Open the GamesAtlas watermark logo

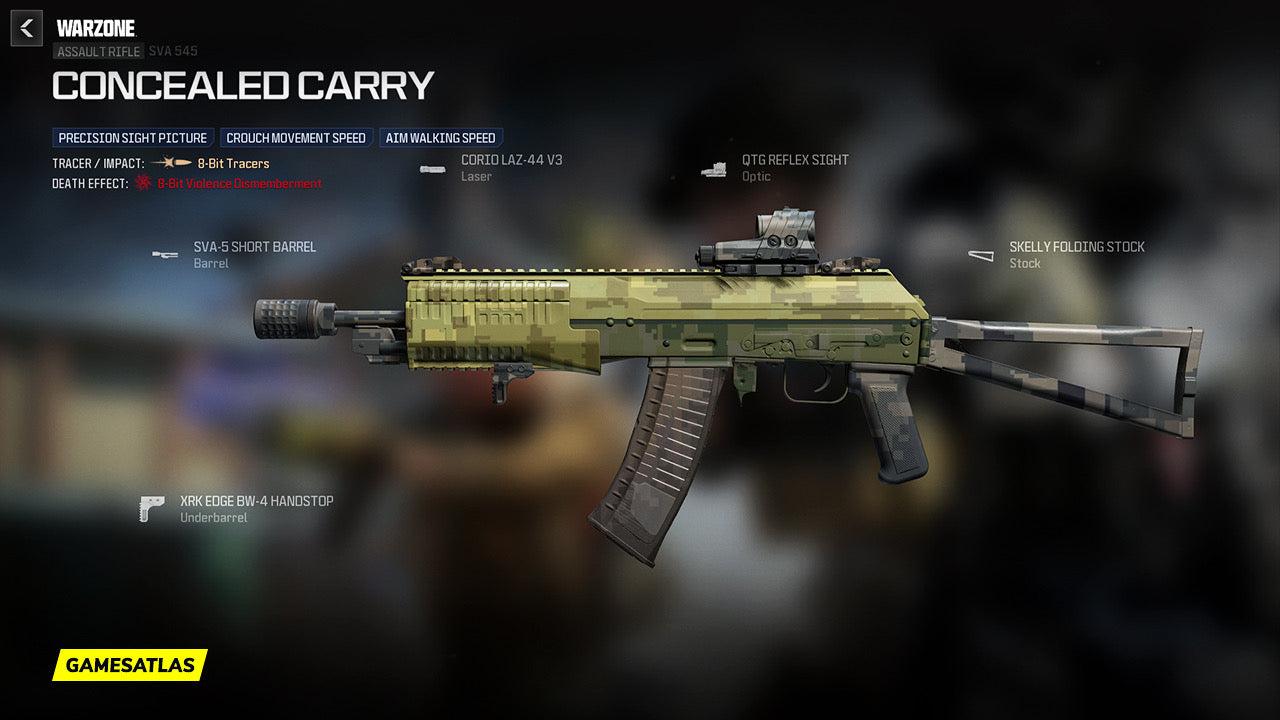click(130, 665)
